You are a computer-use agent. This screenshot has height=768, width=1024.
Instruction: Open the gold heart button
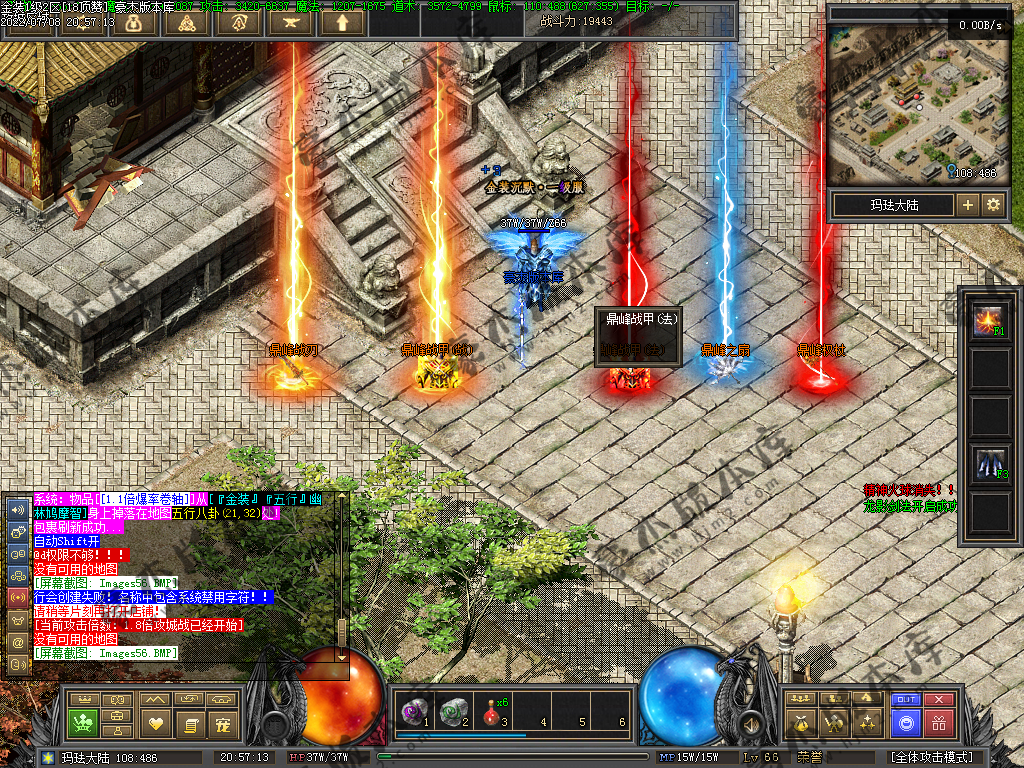click(155, 722)
